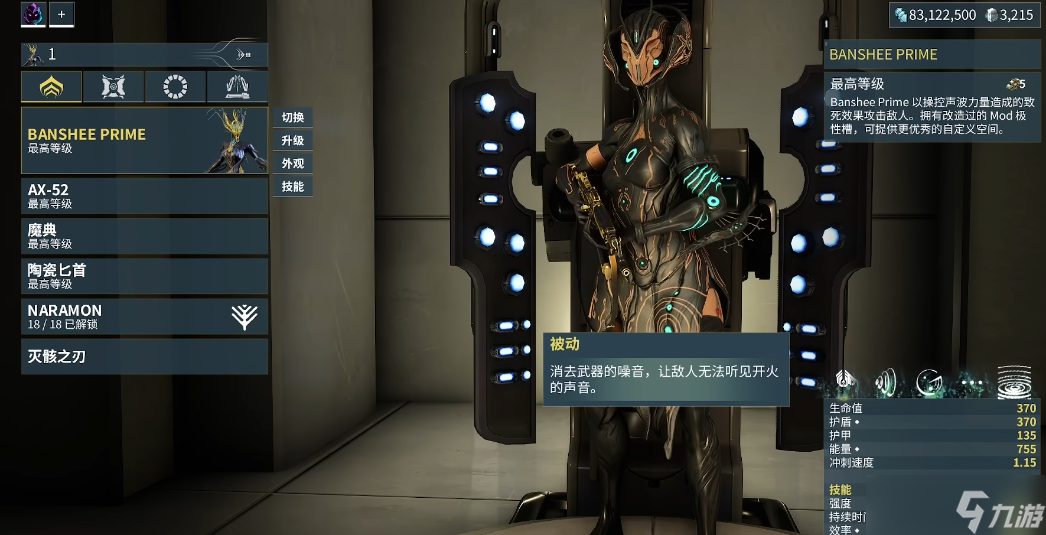The width and height of the screenshot is (1046, 535).
Task: Open the 升级 upgrade menu
Action: [x=293, y=141]
